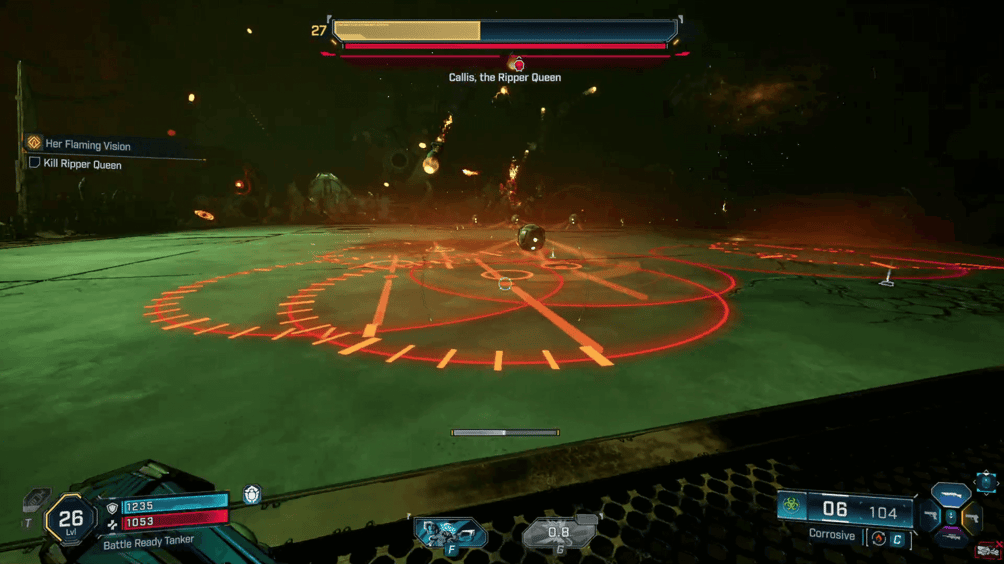1004x564 pixels.
Task: Switch to the right orange-bordered pistol slot
Action: (971, 517)
